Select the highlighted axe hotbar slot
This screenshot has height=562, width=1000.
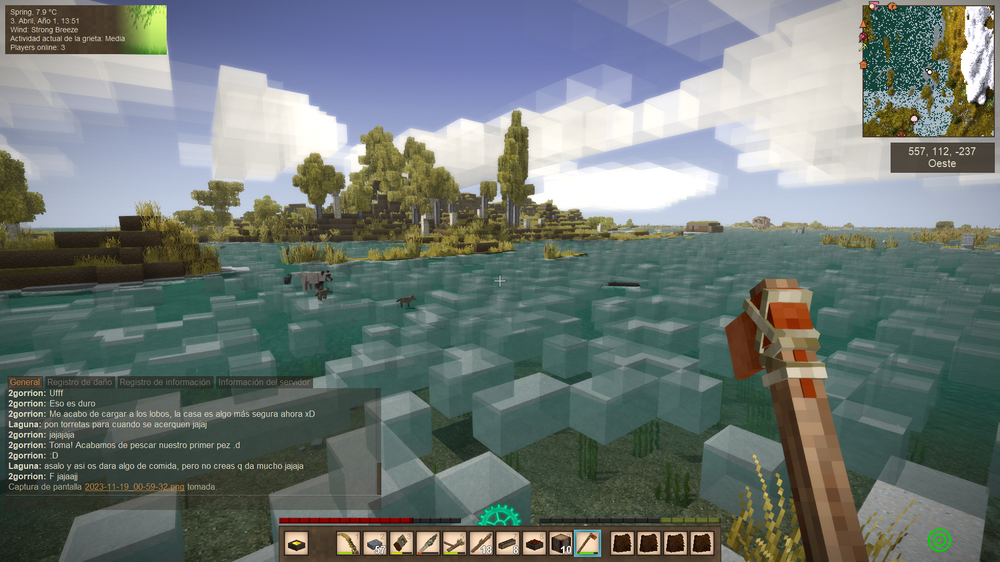pyautogui.click(x=588, y=543)
